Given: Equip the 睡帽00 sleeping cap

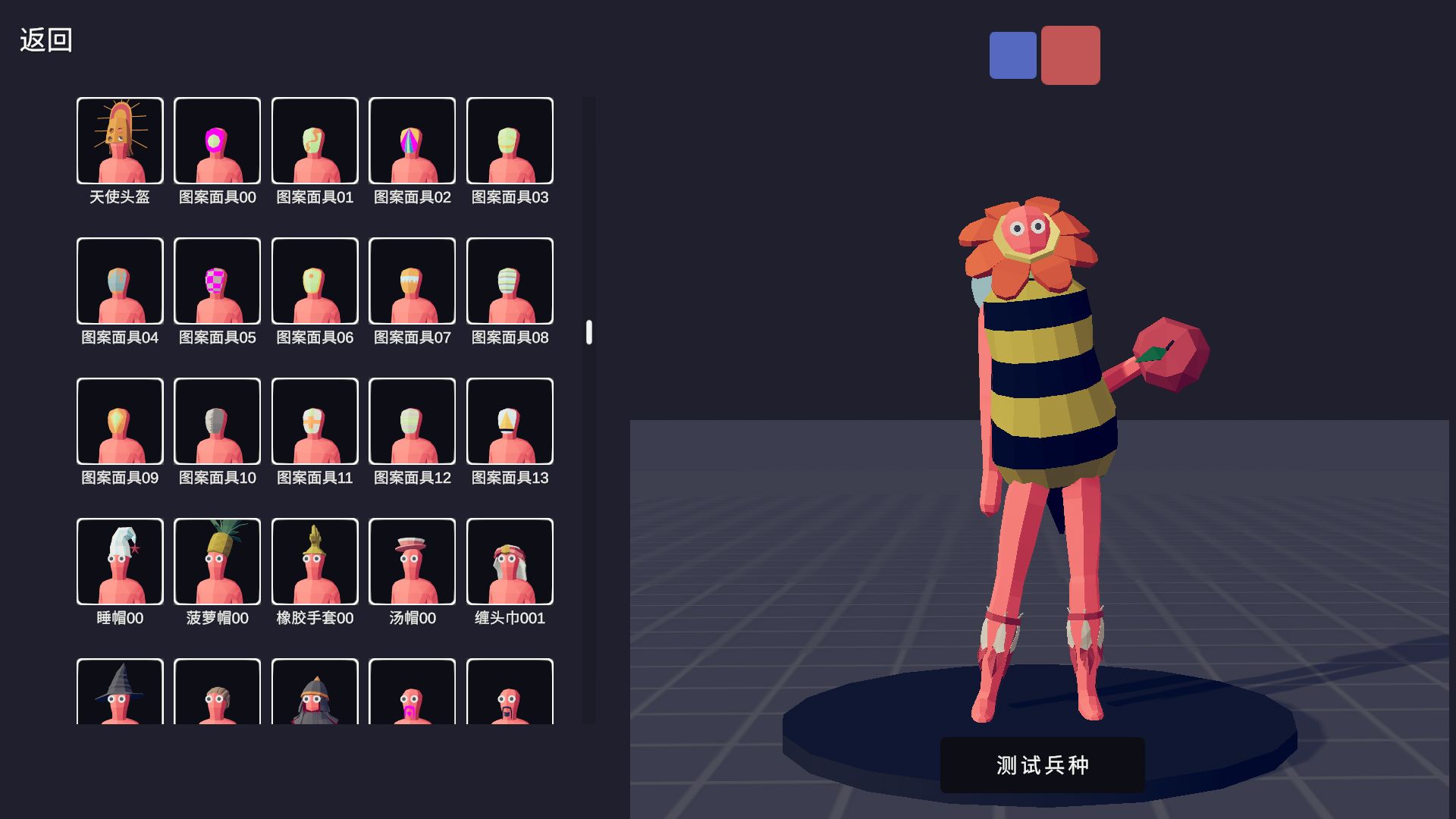Looking at the screenshot, I should coord(119,561).
